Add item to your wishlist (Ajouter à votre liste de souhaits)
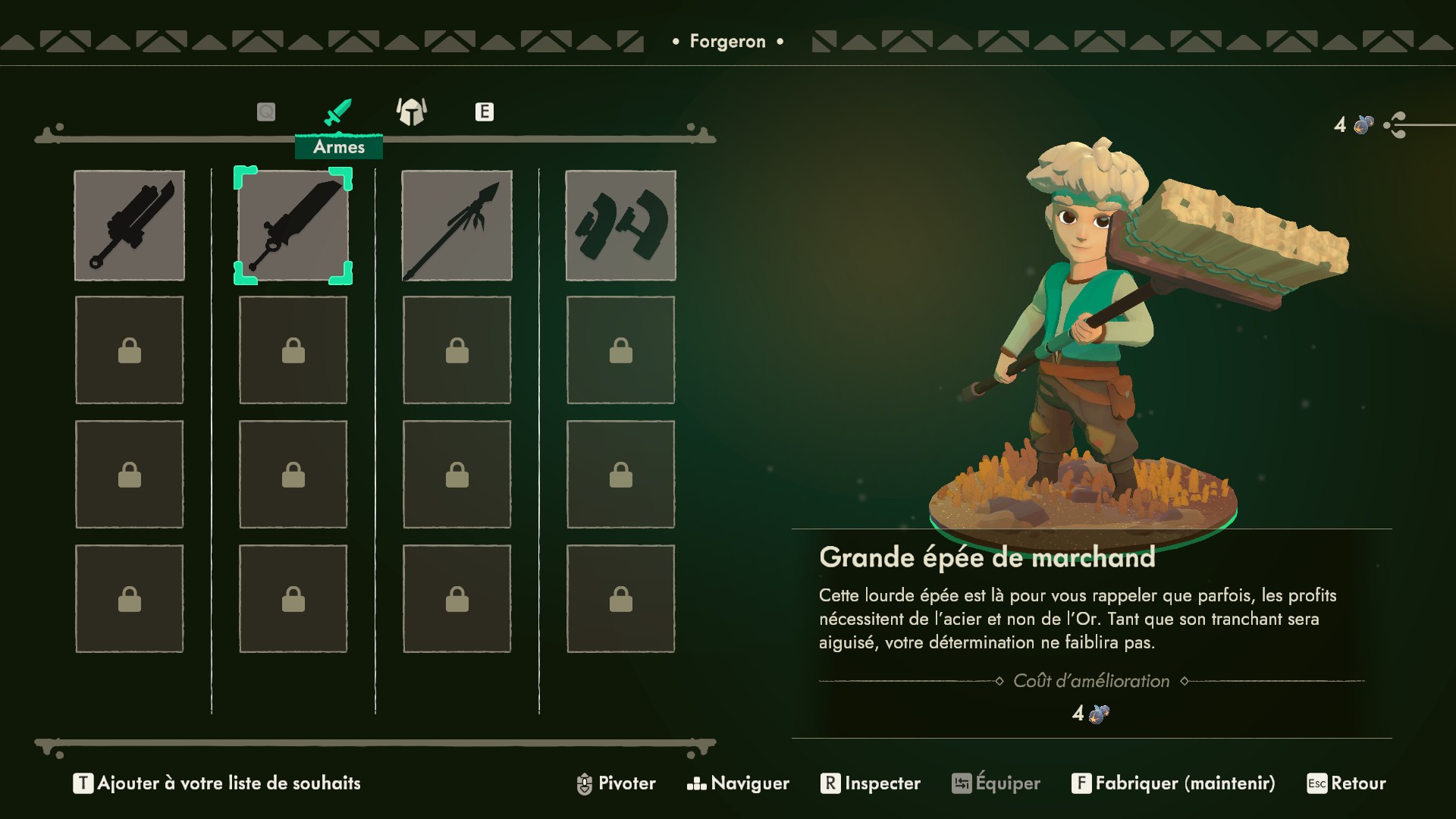This screenshot has height=819, width=1456. click(217, 783)
